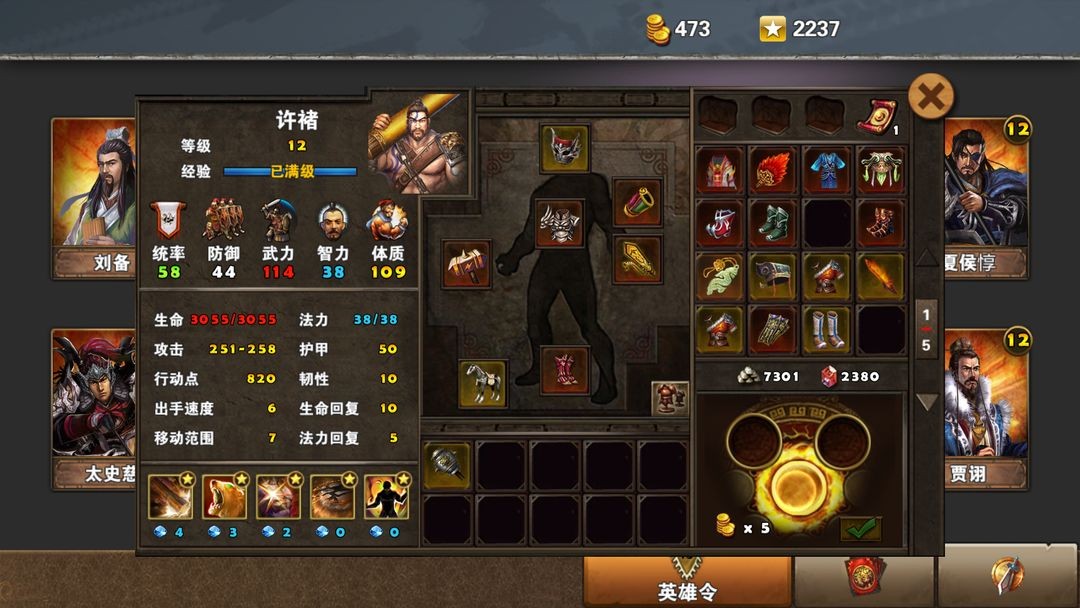
Task: Confirm forge with the green checkmark
Action: tap(860, 527)
